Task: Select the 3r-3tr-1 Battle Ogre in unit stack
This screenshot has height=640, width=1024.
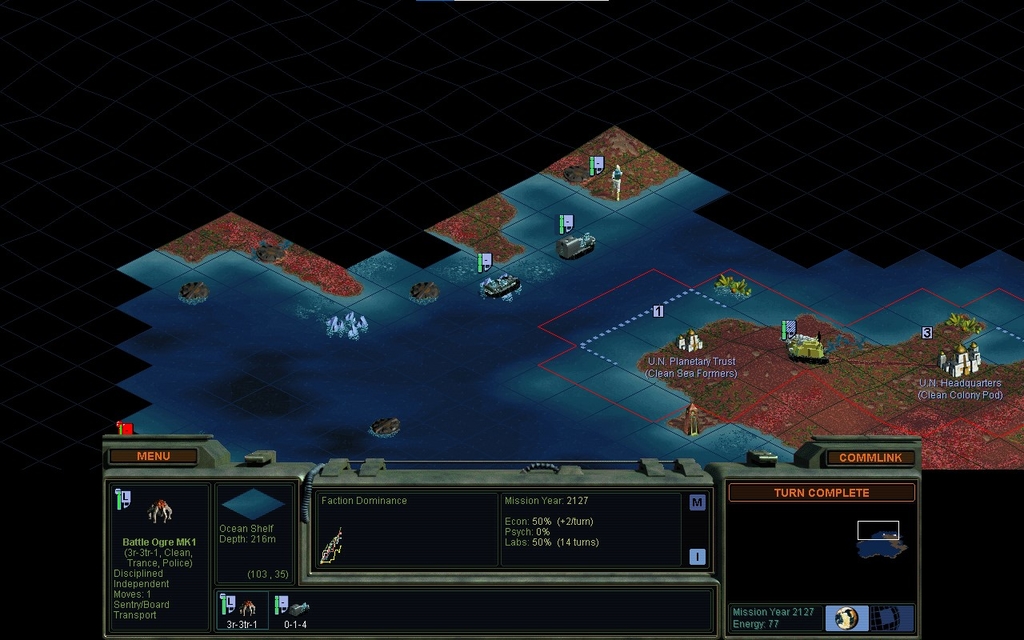Action: tap(244, 608)
